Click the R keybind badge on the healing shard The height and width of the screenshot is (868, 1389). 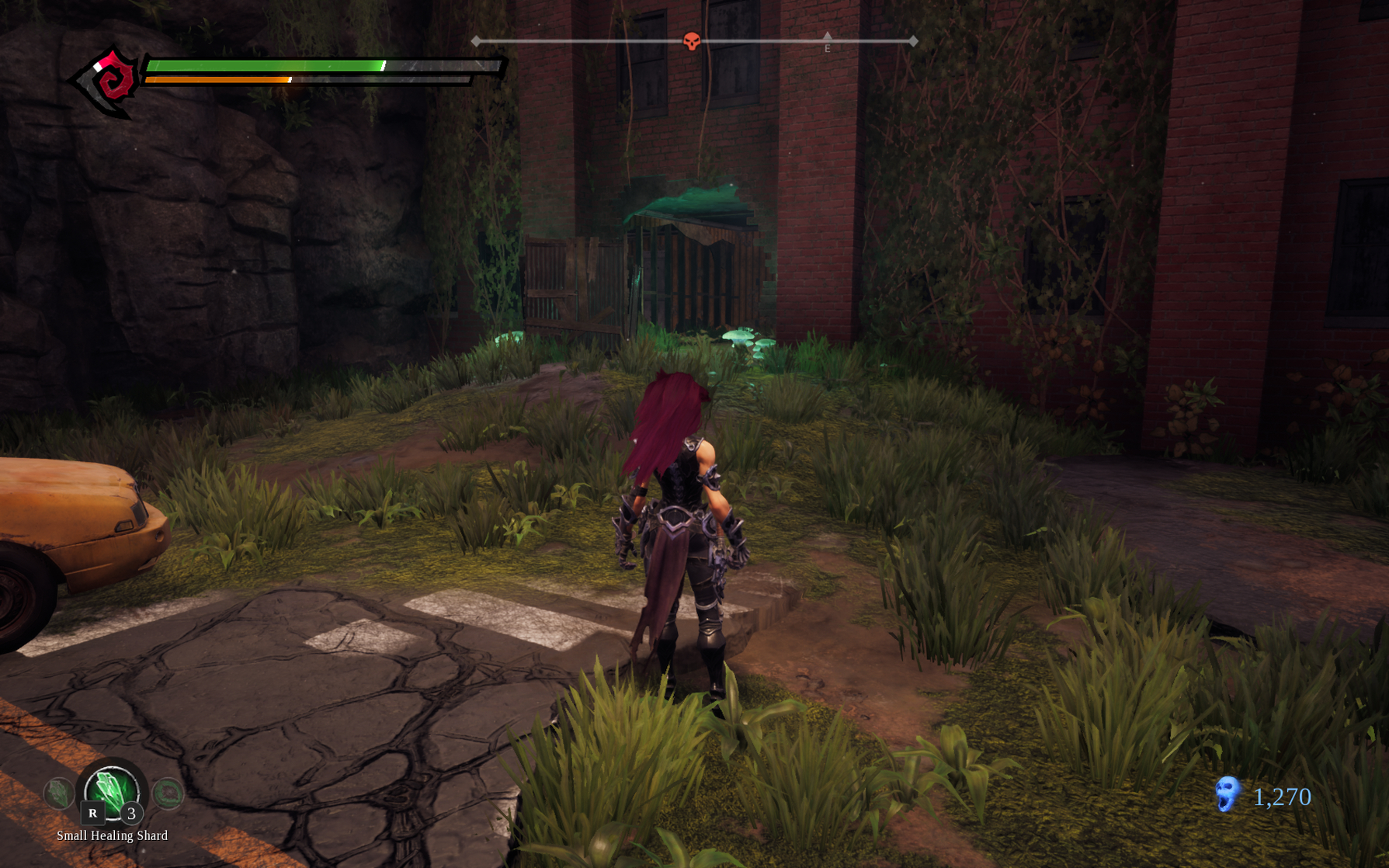[91, 814]
